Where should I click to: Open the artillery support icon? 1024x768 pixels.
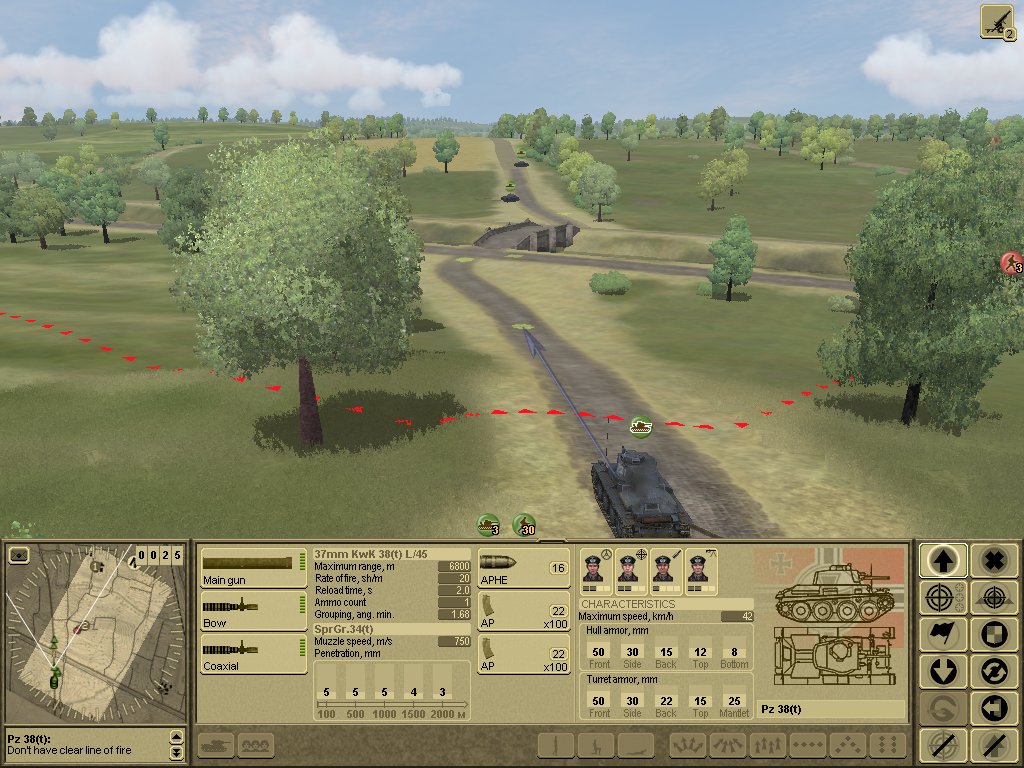[998, 22]
